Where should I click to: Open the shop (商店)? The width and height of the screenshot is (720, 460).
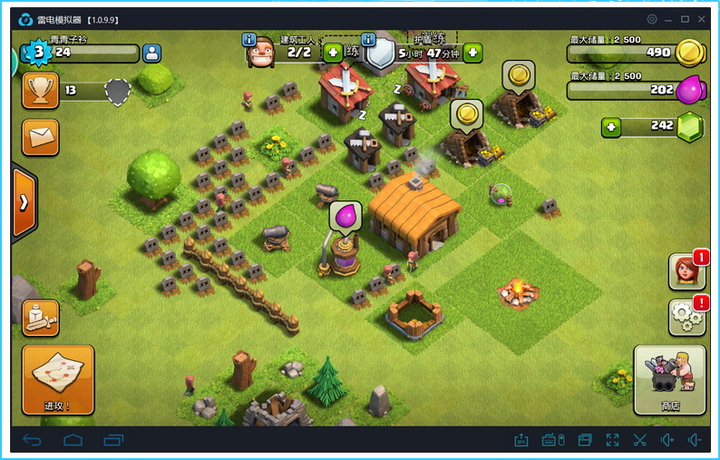pos(670,379)
